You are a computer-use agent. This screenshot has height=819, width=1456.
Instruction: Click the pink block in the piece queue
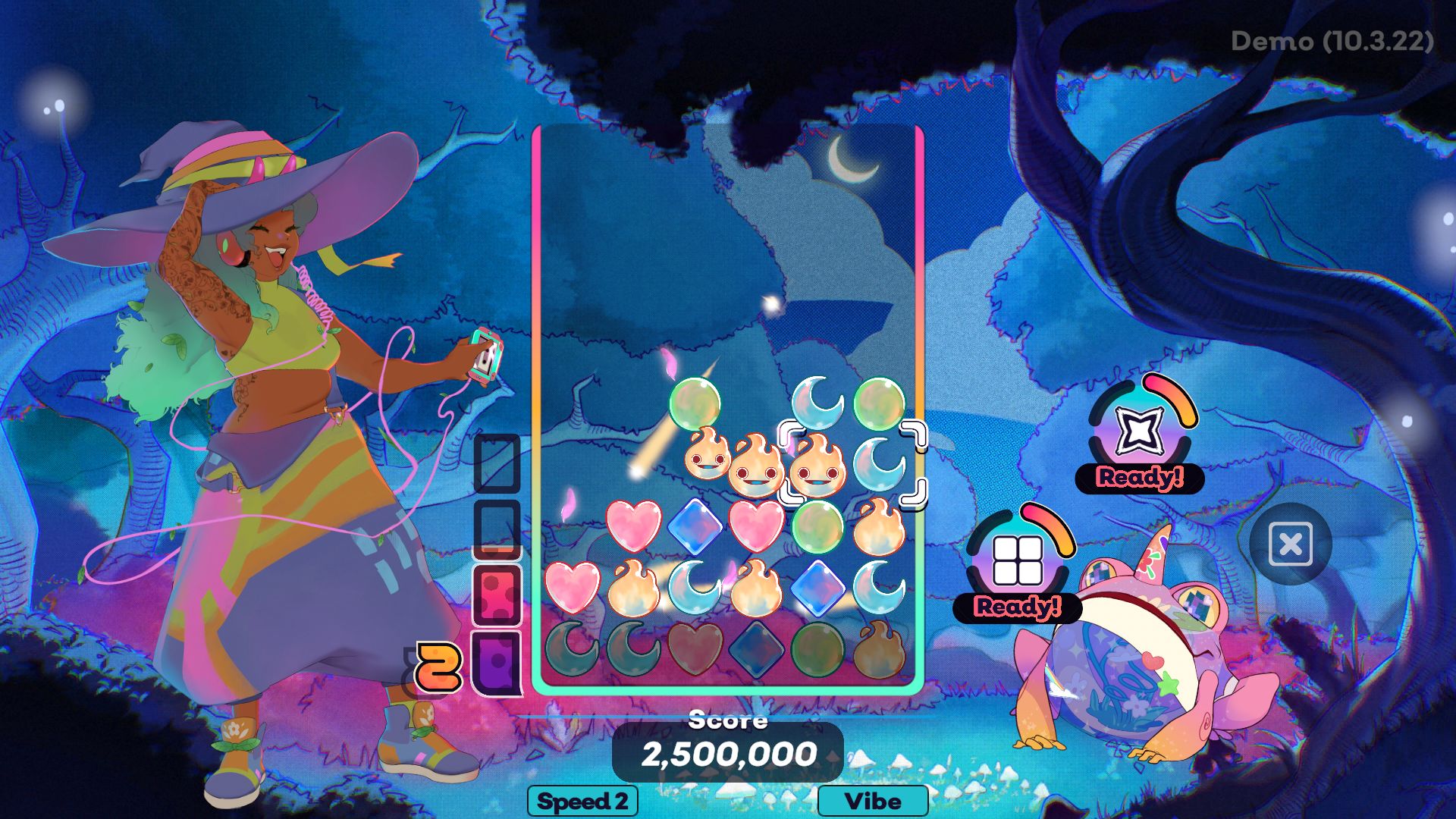[497, 590]
